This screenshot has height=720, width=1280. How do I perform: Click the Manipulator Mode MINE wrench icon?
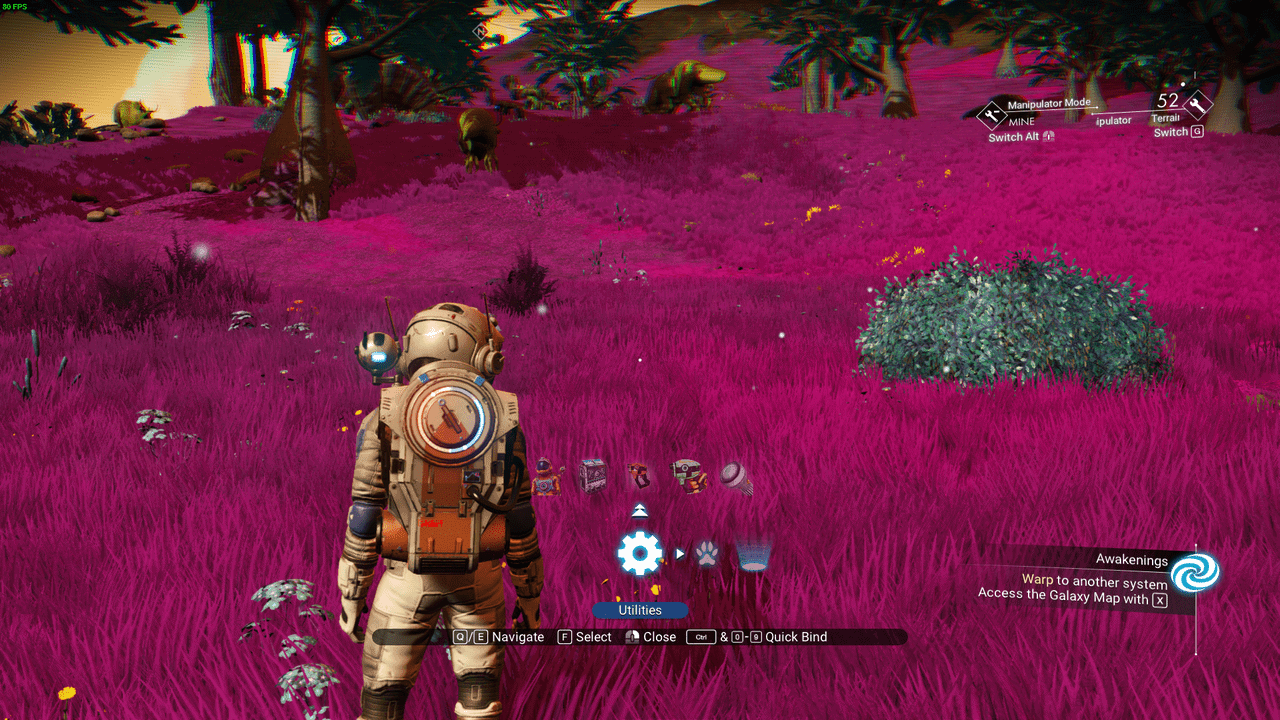[x=992, y=116]
